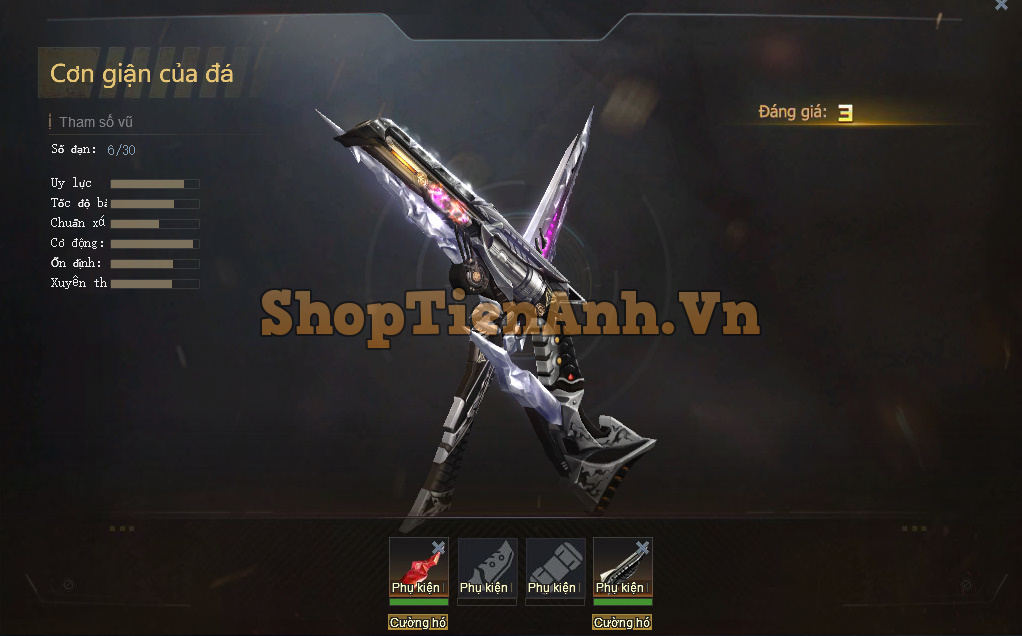
Task: Close the weapon detail window
Action: [x=1001, y=5]
